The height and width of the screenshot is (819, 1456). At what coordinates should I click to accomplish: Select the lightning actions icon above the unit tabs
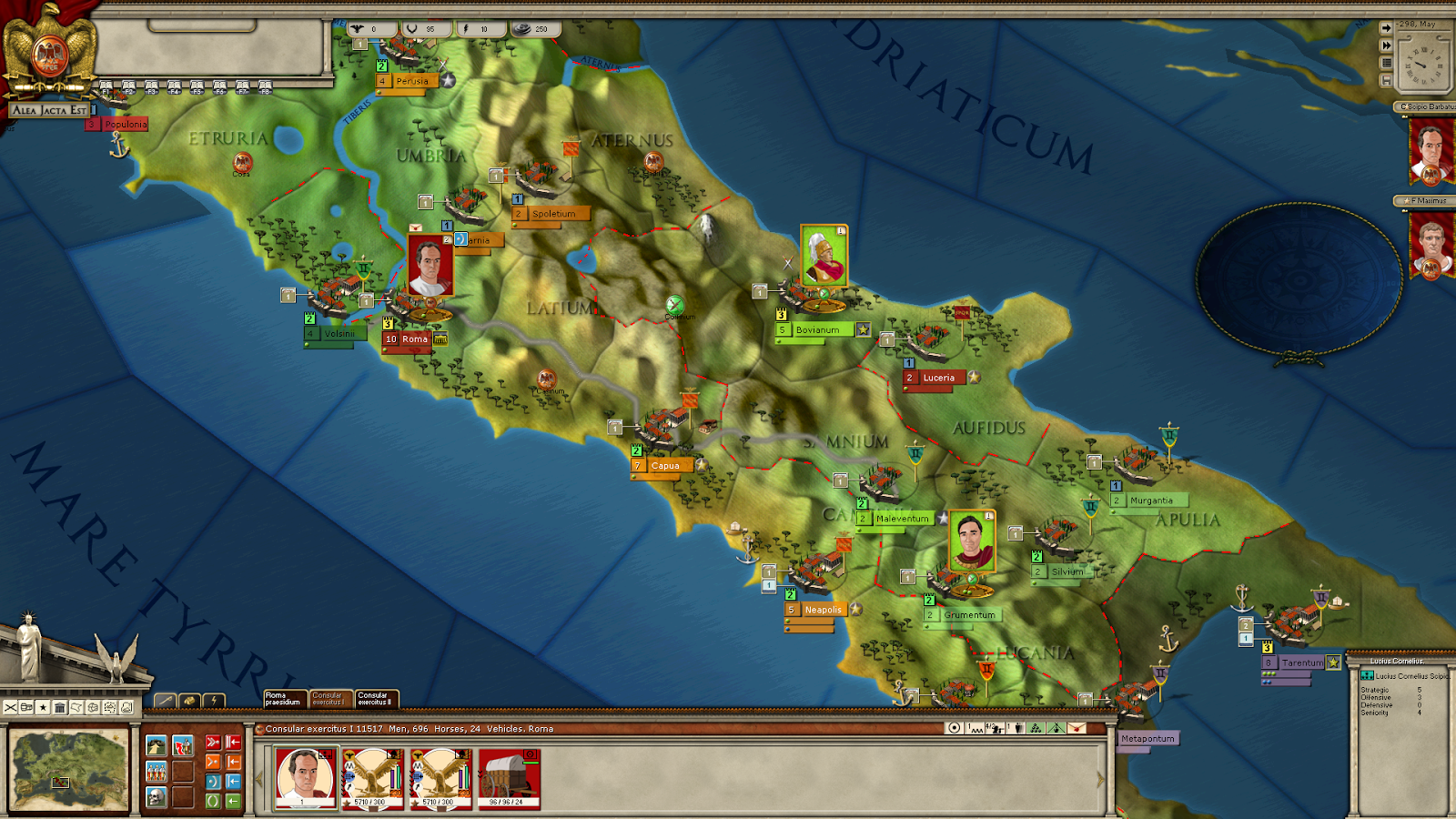click(x=214, y=701)
